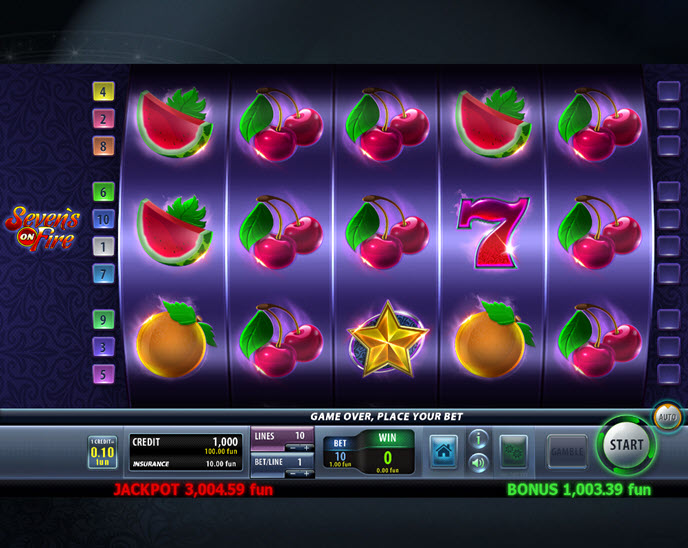Screen dimensions: 688x548
Task: Toggle sound with the speaker icon
Action: click(x=478, y=462)
